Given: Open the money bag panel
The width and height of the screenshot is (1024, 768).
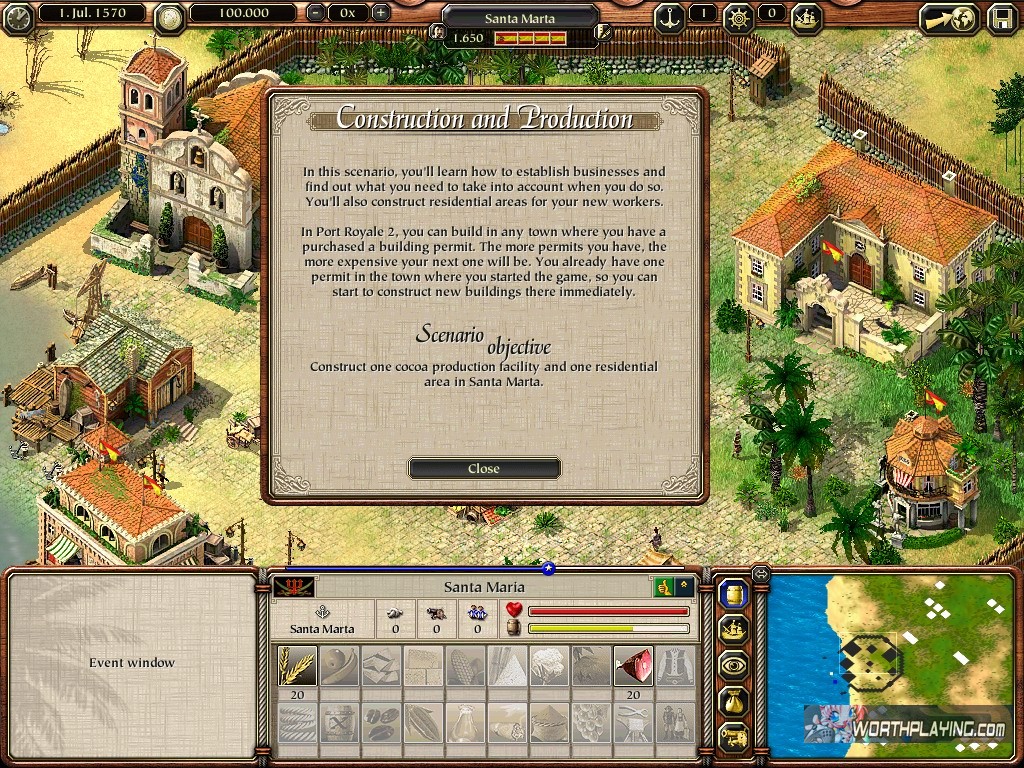Looking at the screenshot, I should click(733, 701).
